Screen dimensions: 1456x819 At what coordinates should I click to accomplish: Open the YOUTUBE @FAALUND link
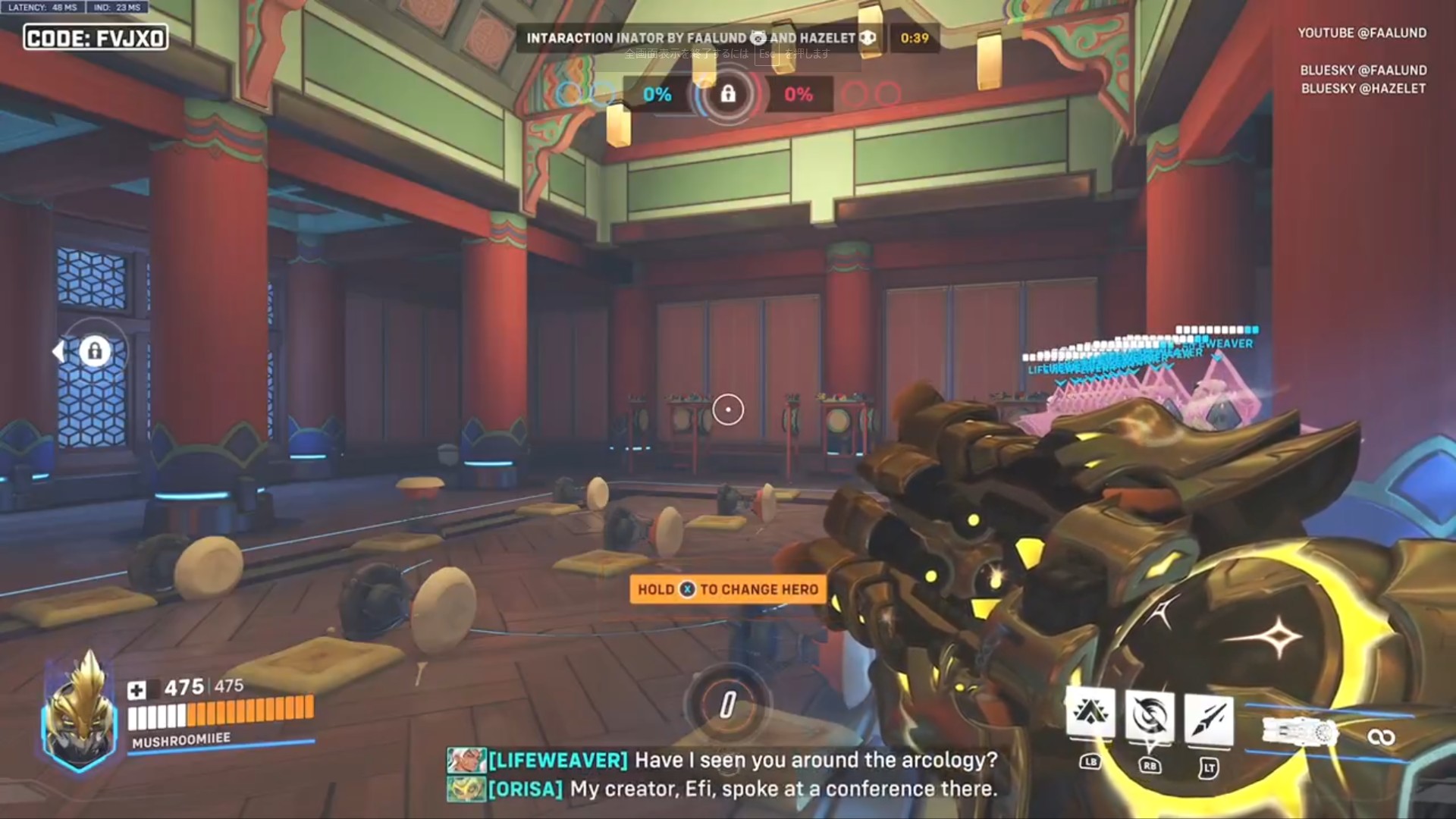1362,32
